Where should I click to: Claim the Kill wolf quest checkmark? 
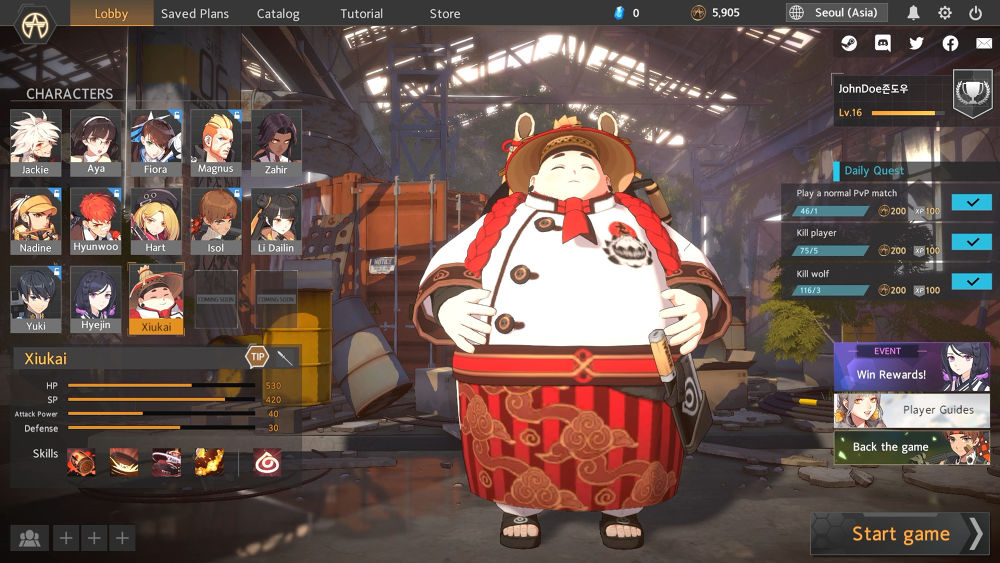click(971, 282)
